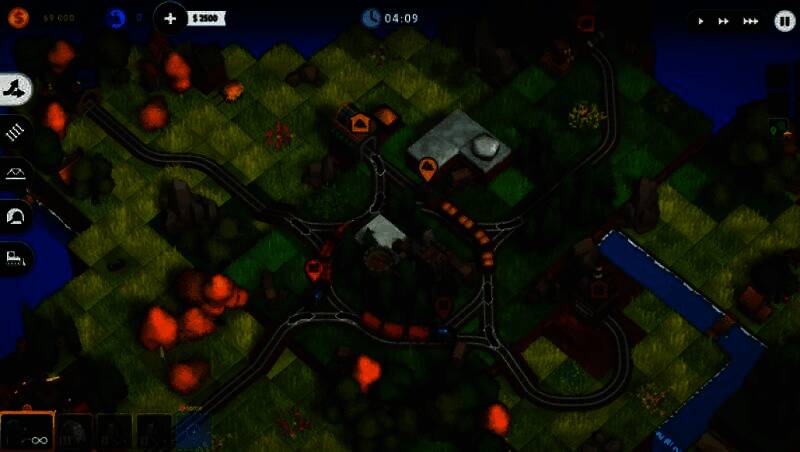Viewport: 800px width, 452px height.
Task: Pick the tunnel building tool
Action: pyautogui.click(x=17, y=216)
